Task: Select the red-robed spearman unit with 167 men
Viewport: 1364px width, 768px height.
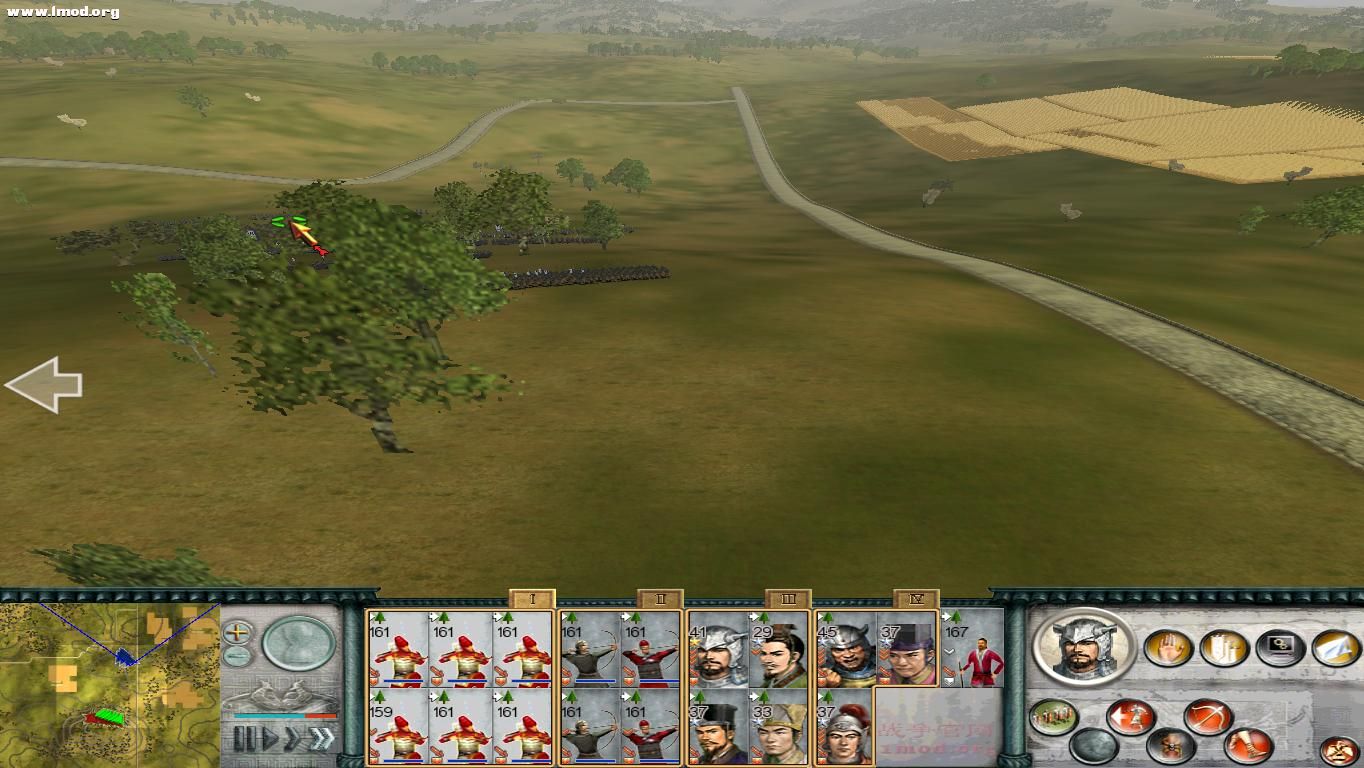Action: 972,650
